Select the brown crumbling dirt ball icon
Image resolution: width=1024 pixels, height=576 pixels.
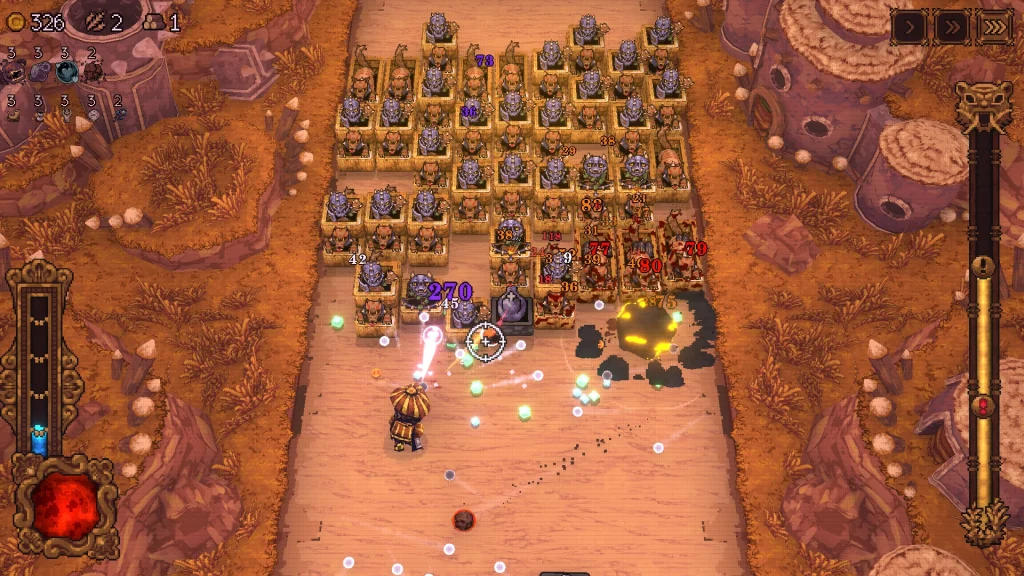(x=93, y=71)
